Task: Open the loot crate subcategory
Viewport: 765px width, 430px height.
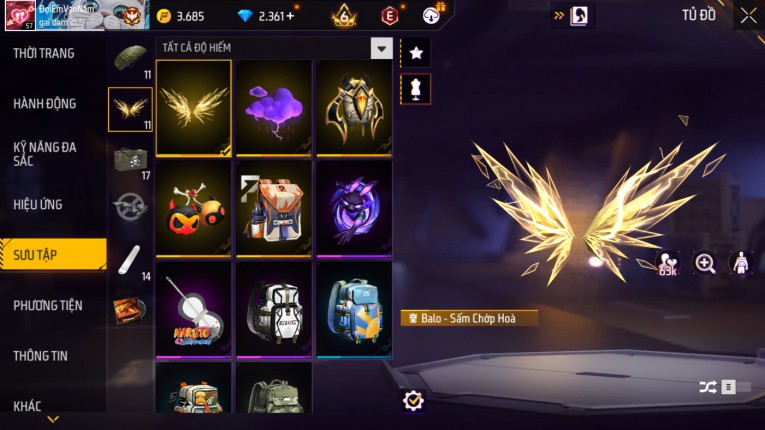Action: [x=130, y=159]
